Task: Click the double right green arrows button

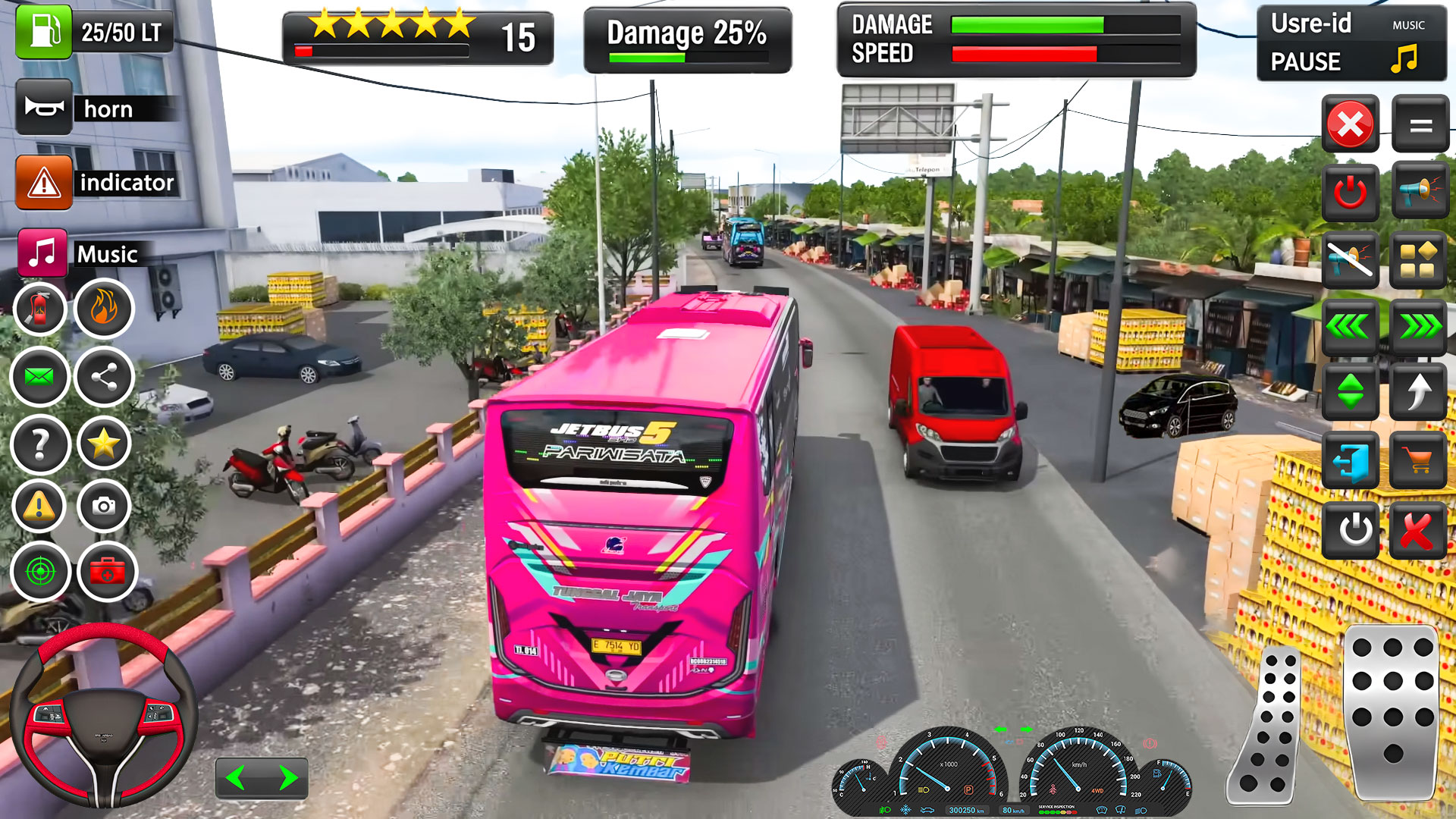Action: click(1420, 327)
